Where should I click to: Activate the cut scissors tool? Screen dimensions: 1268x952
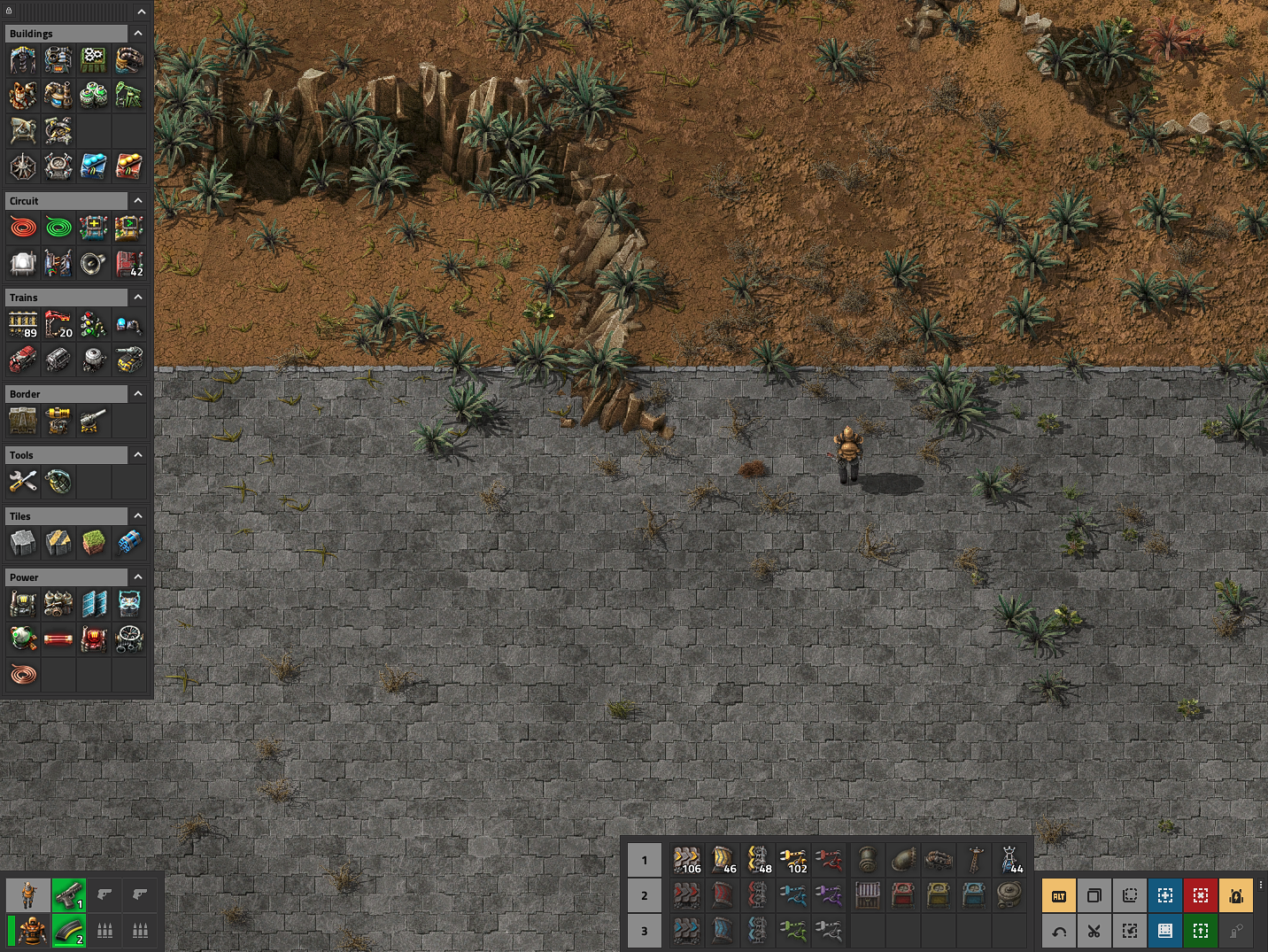pyautogui.click(x=1094, y=931)
